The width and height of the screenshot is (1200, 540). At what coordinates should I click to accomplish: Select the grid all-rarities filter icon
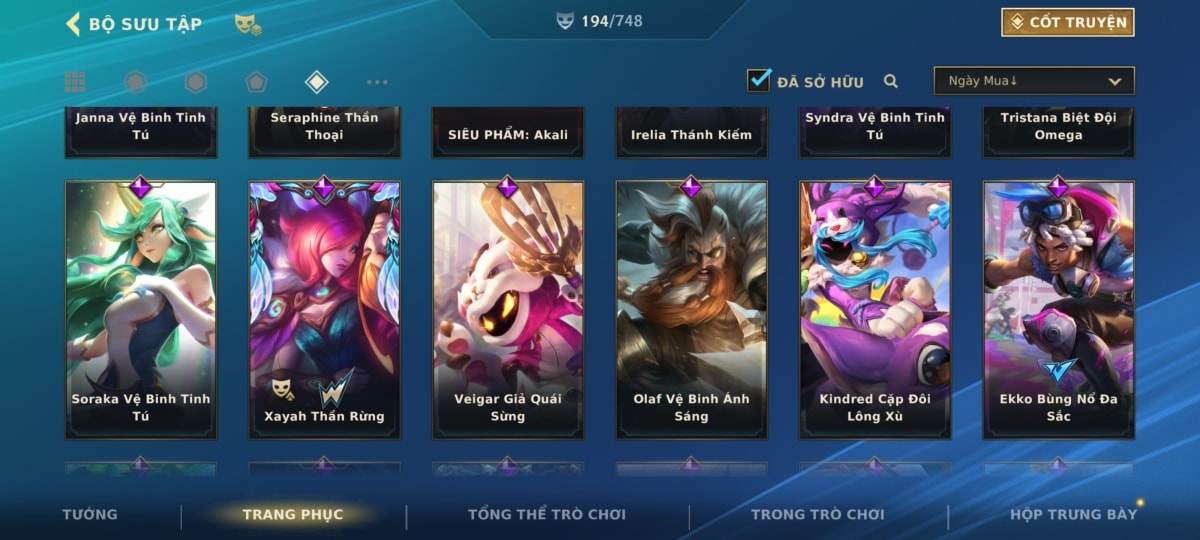pos(75,82)
